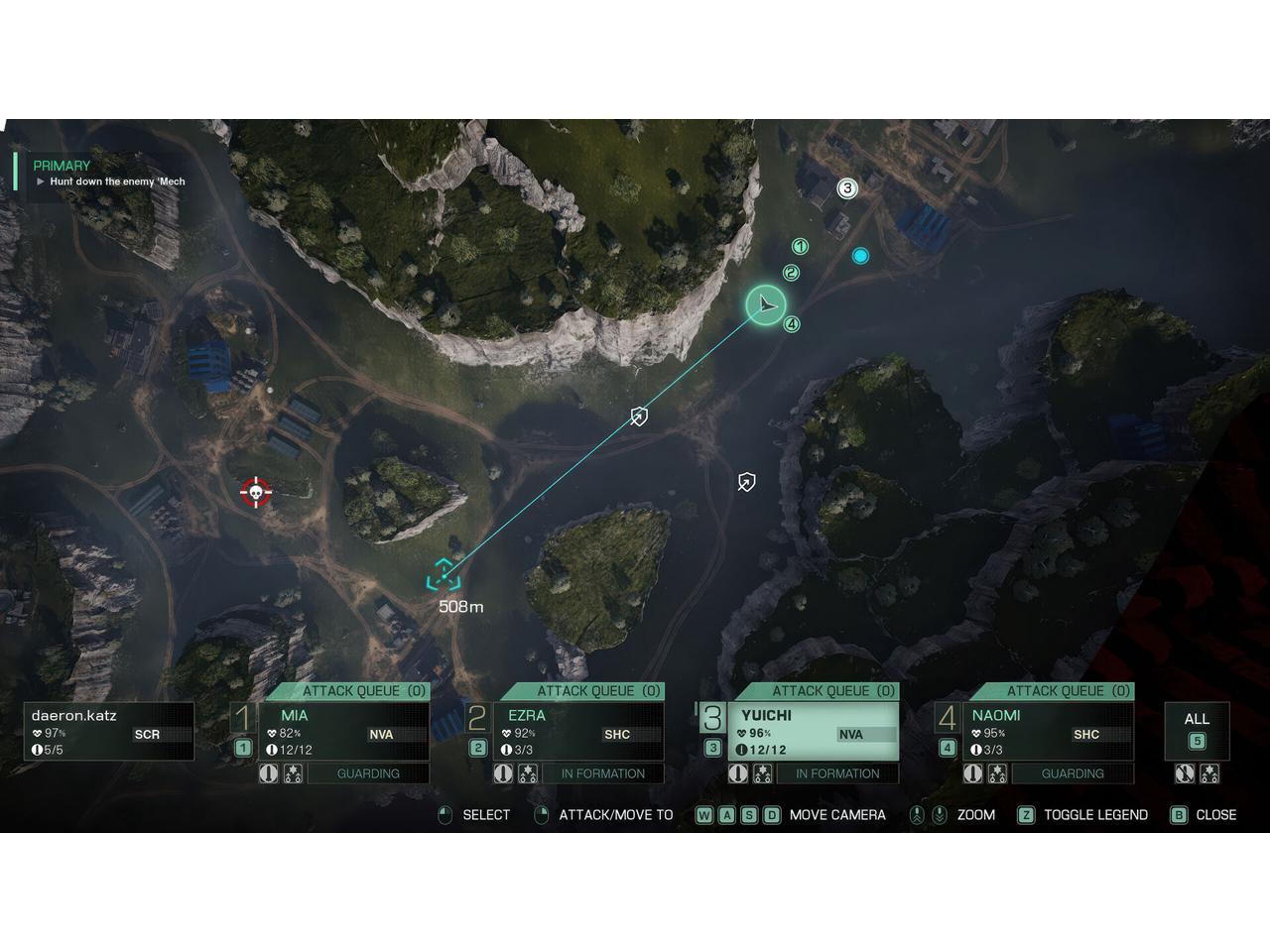This screenshot has width=1270, height=952.
Task: Click Ezra's IN FORMATION status label
Action: 602,773
